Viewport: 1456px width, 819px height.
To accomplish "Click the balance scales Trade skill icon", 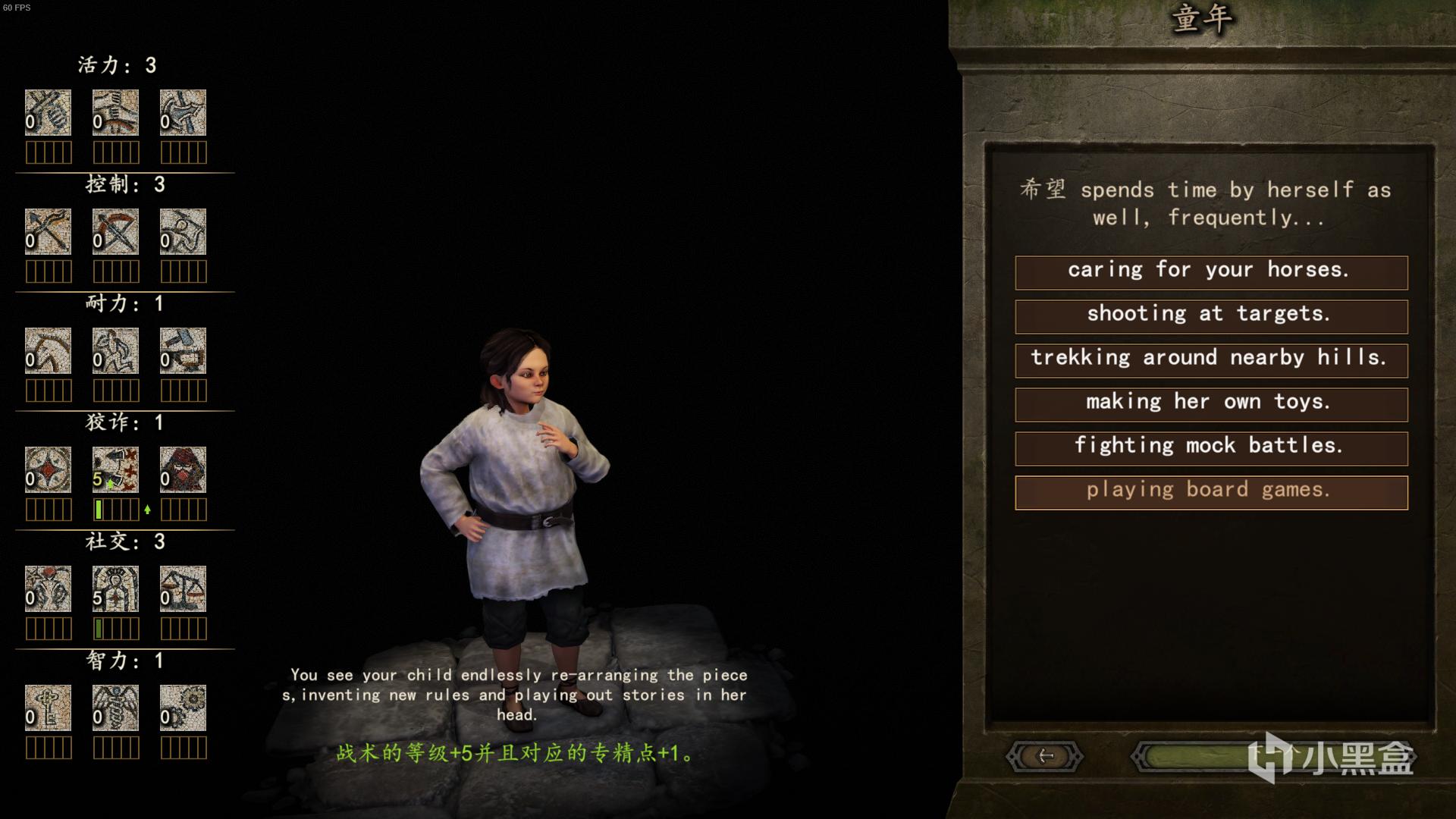I will [x=183, y=588].
